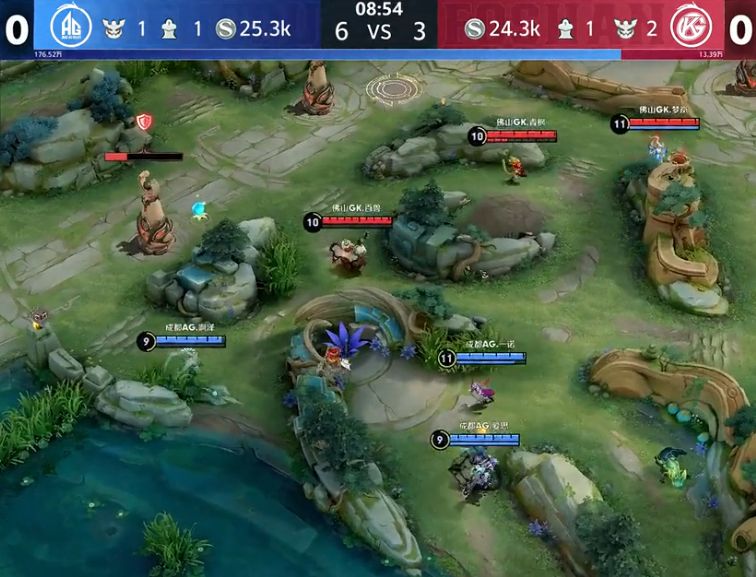Select the red GK team logo
Image resolution: width=756 pixels, height=577 pixels.
point(688,25)
